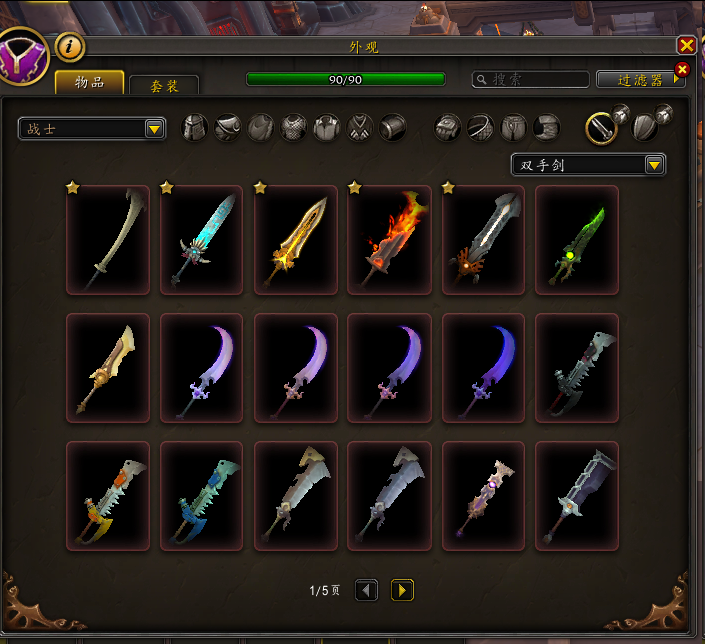Select the shield off-hand slot icon
The width and height of the screenshot is (705, 644).
coord(647,128)
